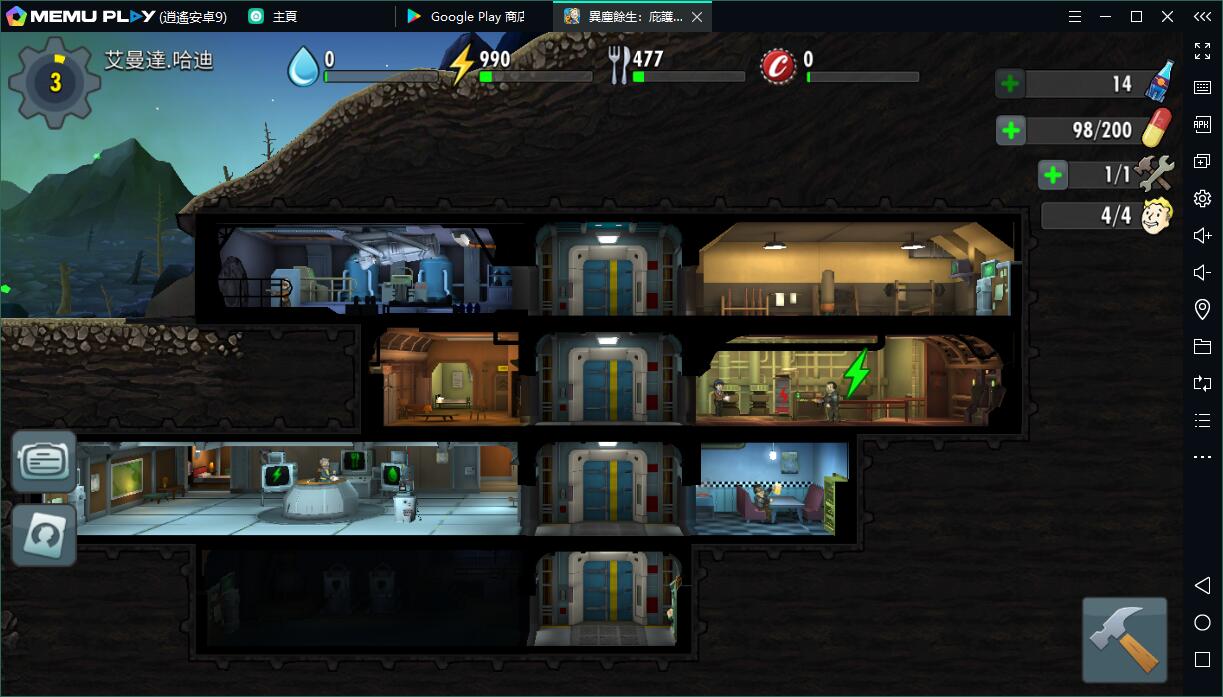Collect the green lightning power icon
Image resolution: width=1223 pixels, height=697 pixels.
856,374
